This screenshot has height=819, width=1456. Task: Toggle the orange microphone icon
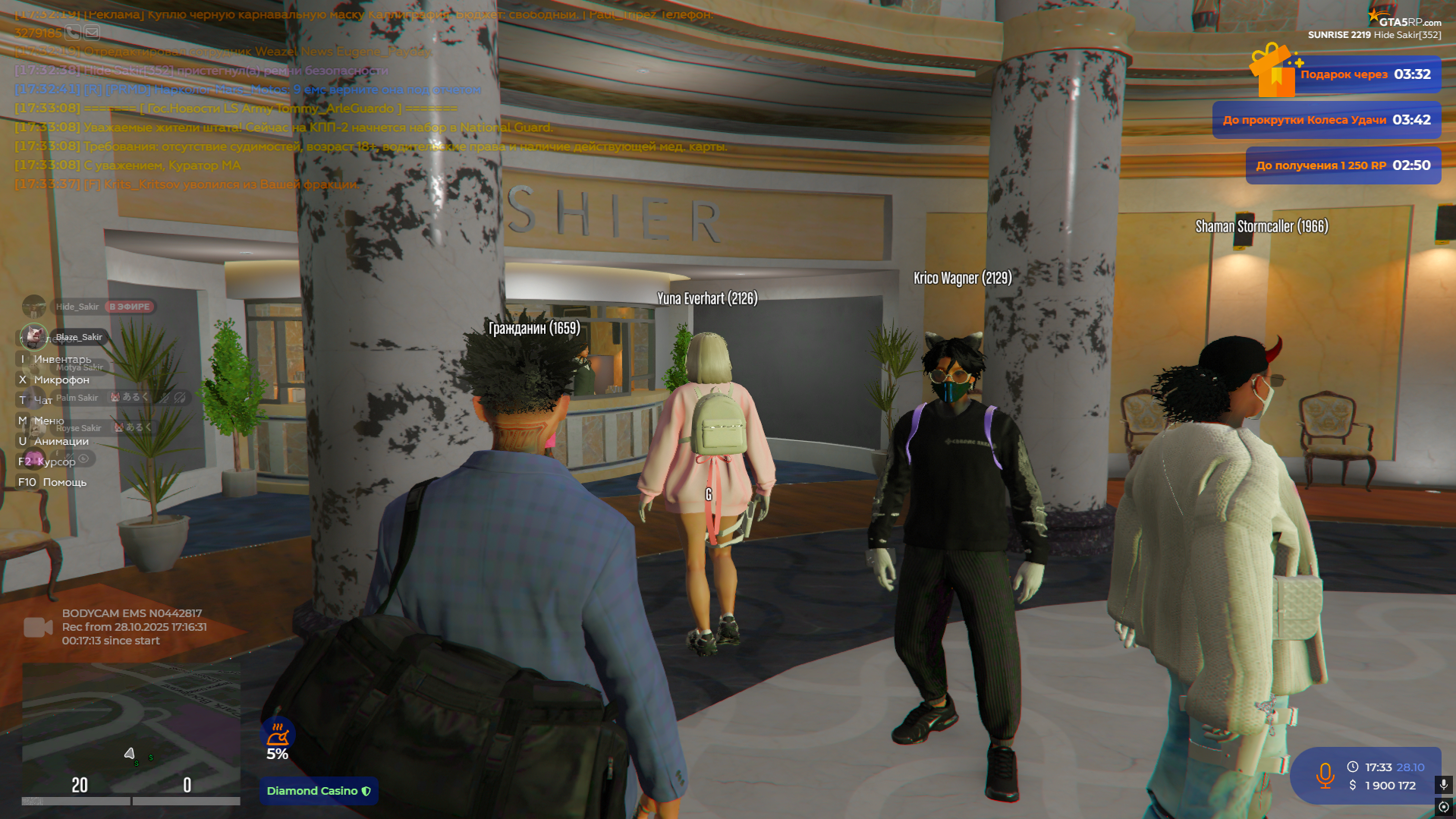pos(1325,776)
